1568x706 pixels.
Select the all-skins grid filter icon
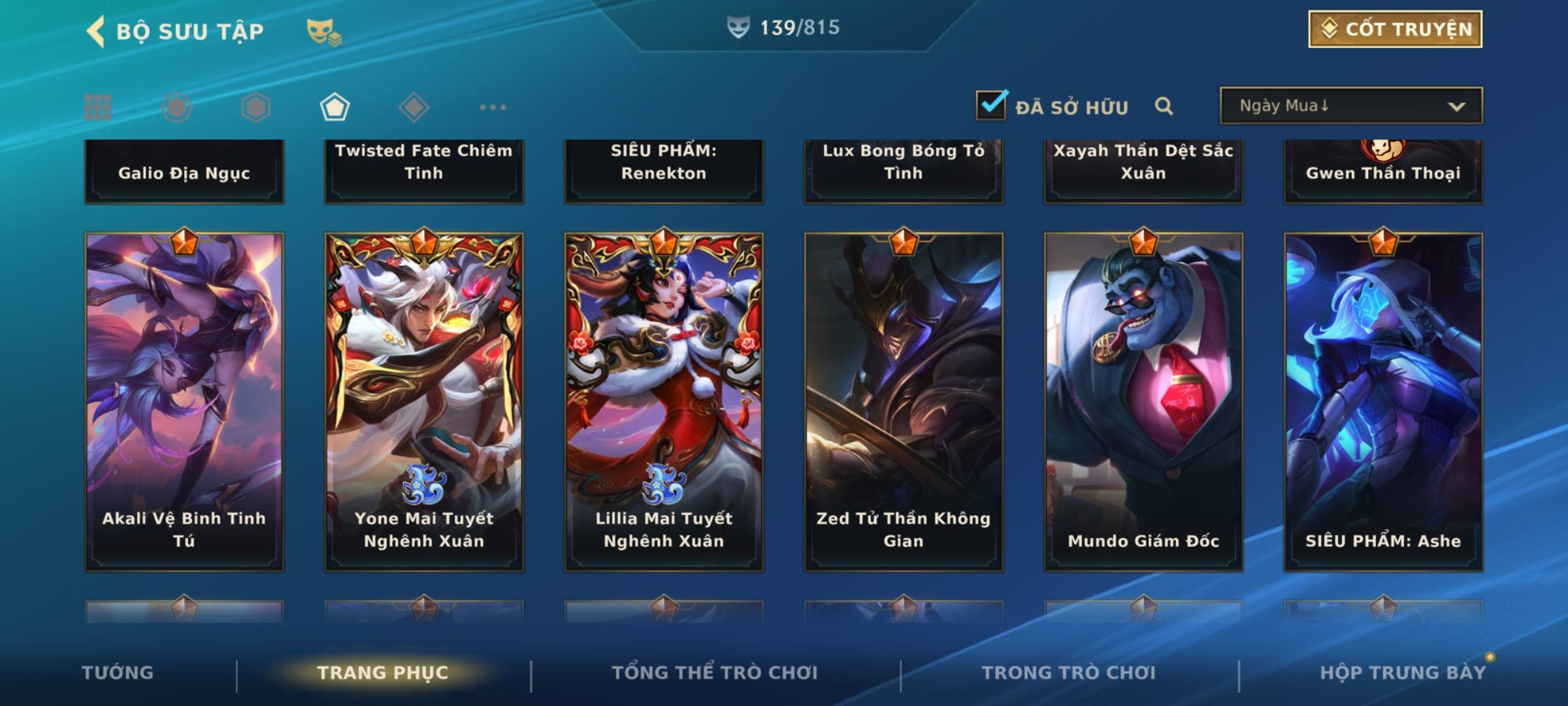(98, 107)
